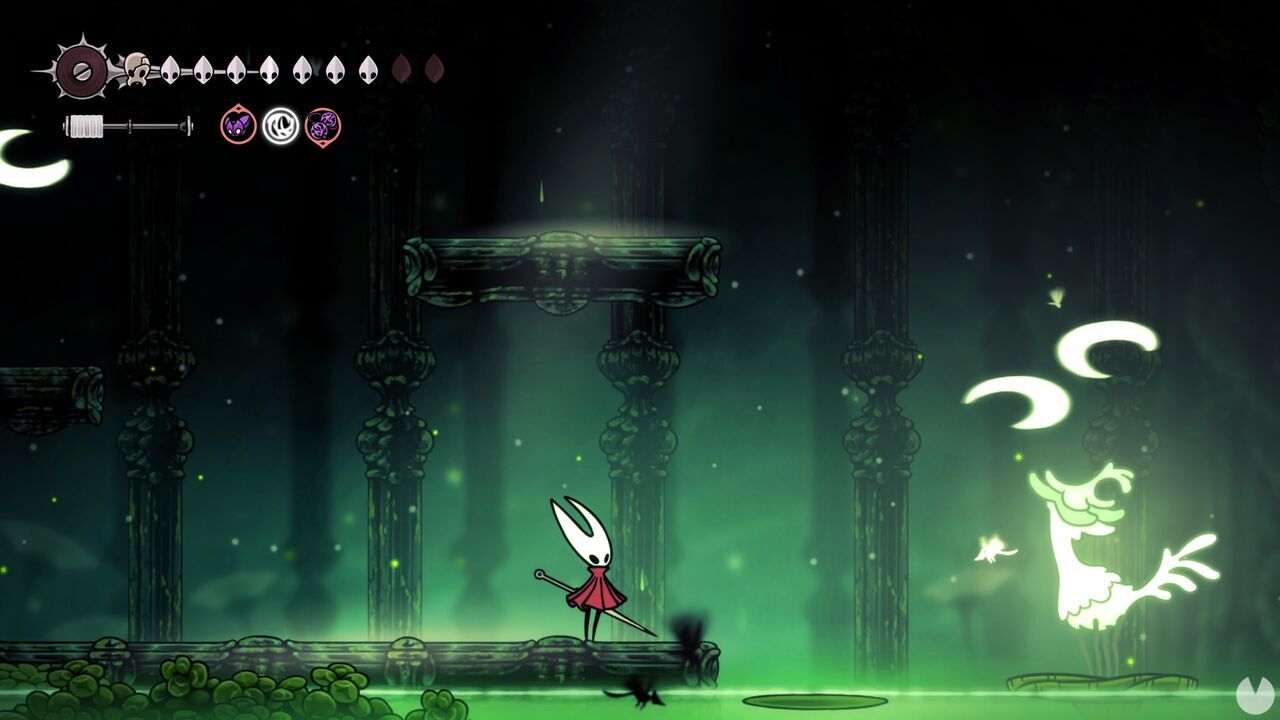Choose the purple twin-orbs tool icon
The height and width of the screenshot is (720, 1280).
[x=323, y=126]
